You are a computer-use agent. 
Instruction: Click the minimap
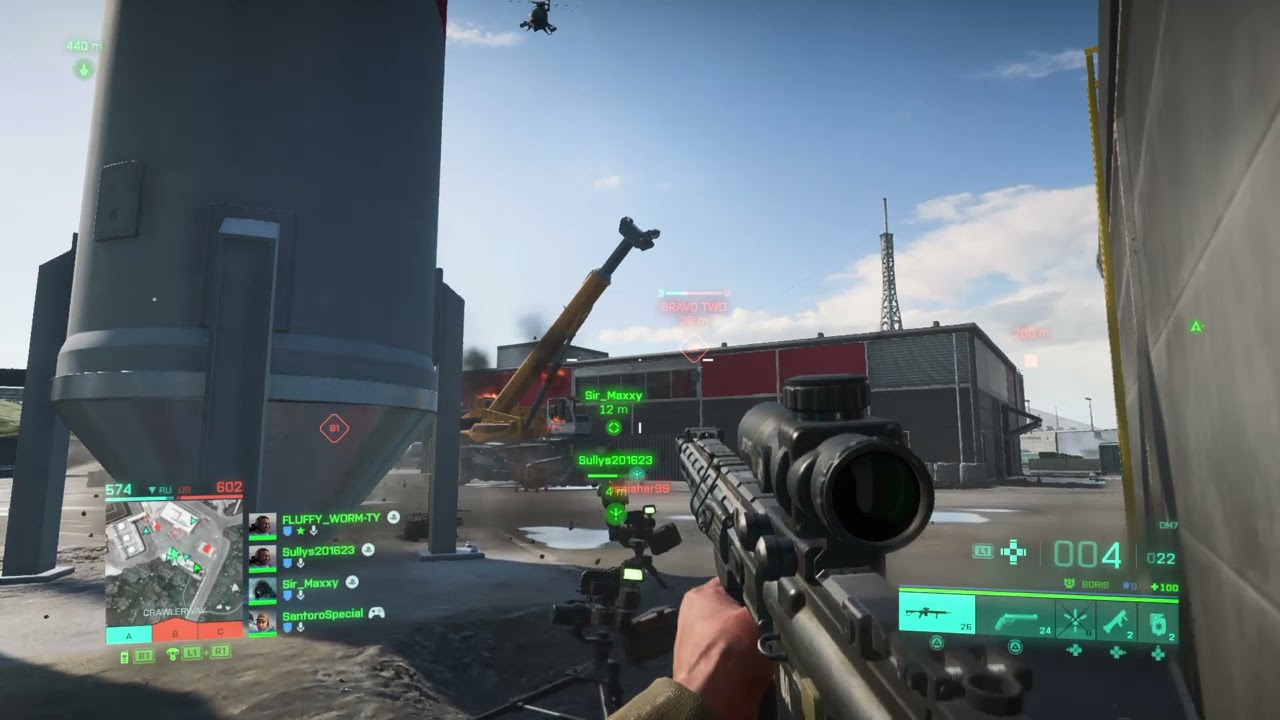[174, 560]
